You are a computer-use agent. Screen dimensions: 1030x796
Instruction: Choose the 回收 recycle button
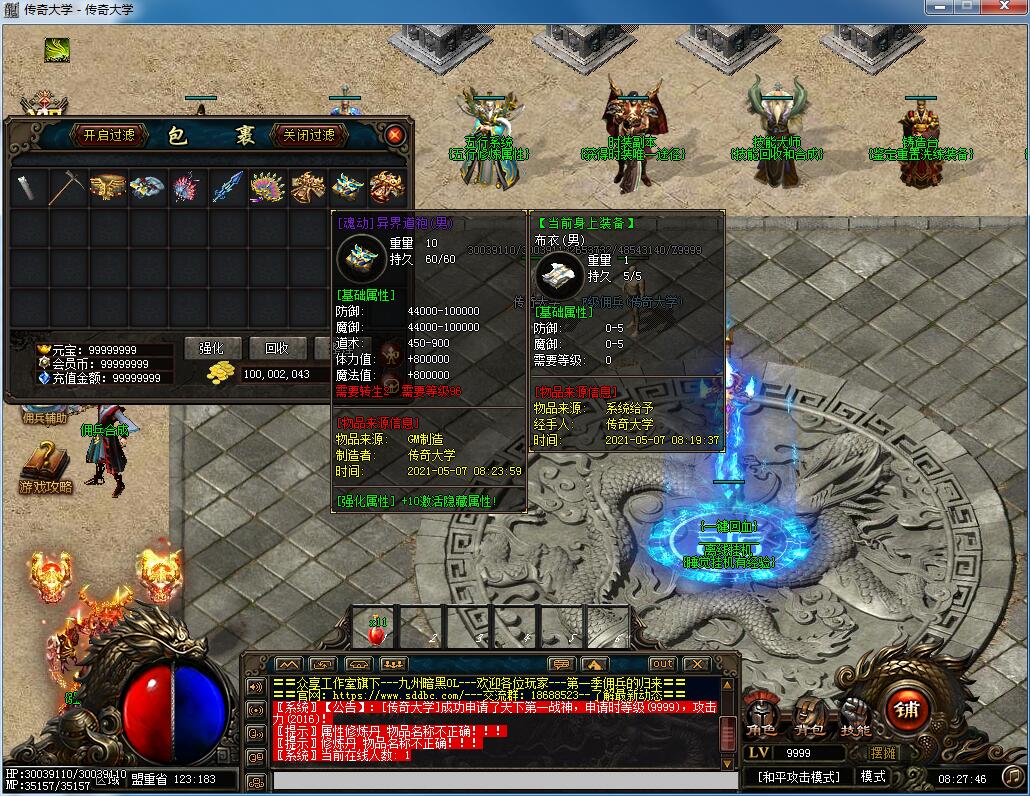pyautogui.click(x=277, y=348)
